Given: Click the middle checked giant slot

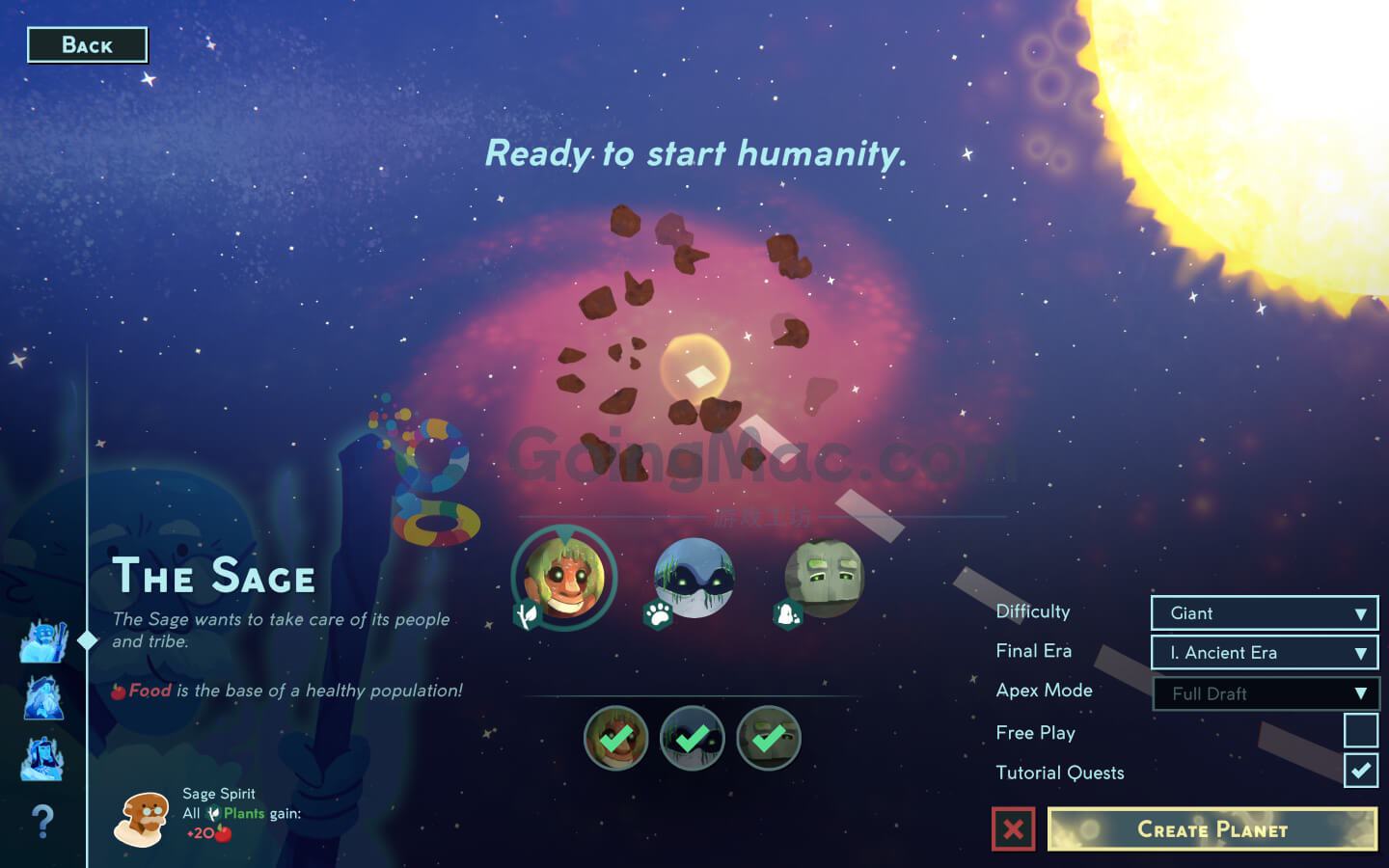Looking at the screenshot, I should pyautogui.click(x=692, y=738).
